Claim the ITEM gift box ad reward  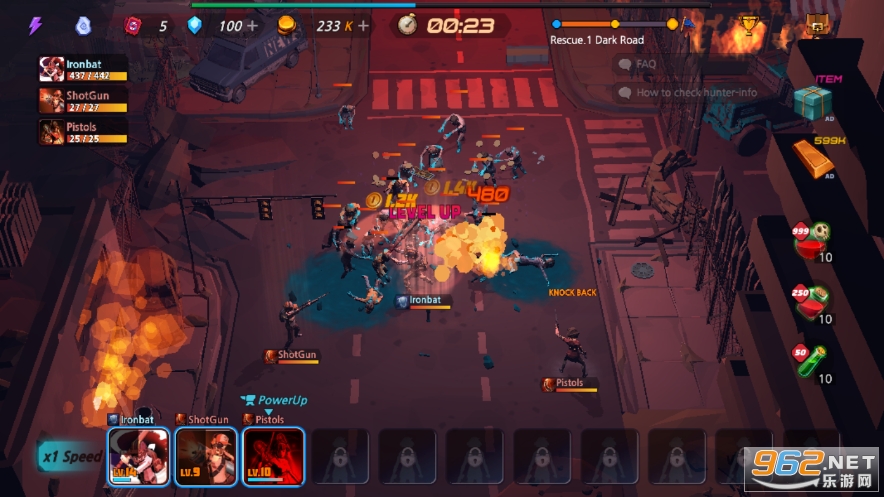813,102
